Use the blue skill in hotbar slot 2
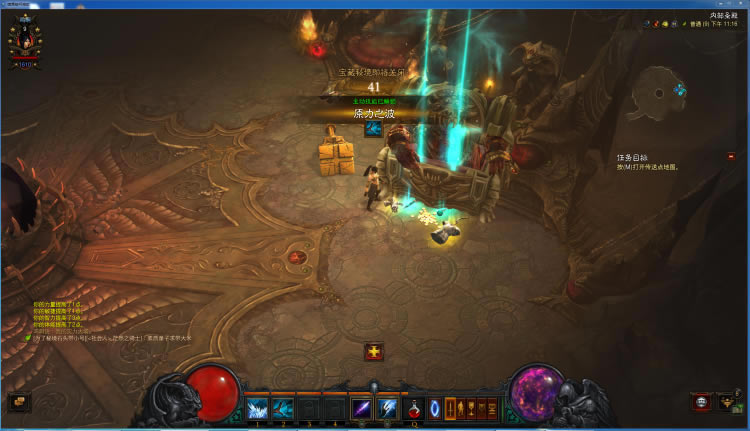The height and width of the screenshot is (431, 750). click(283, 408)
